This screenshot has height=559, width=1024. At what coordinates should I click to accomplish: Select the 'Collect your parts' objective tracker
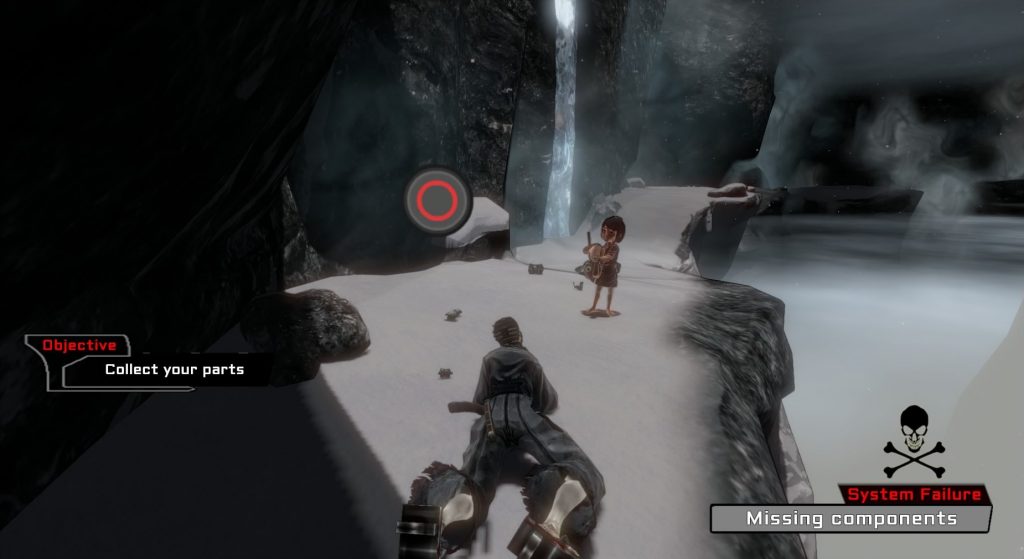173,369
